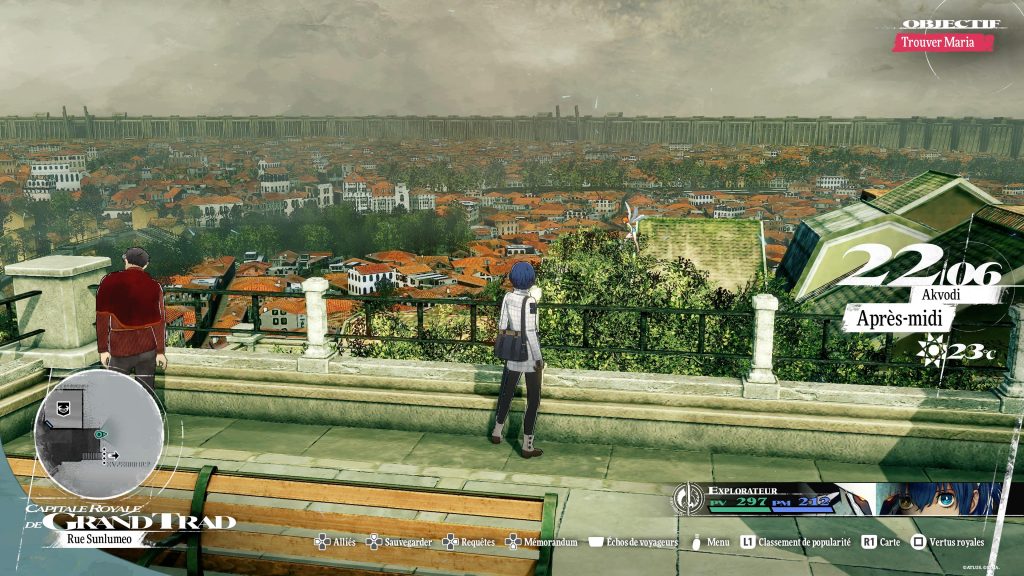Select the Après-midi date and time panel
The image size is (1024, 576).
pyautogui.click(x=899, y=318)
